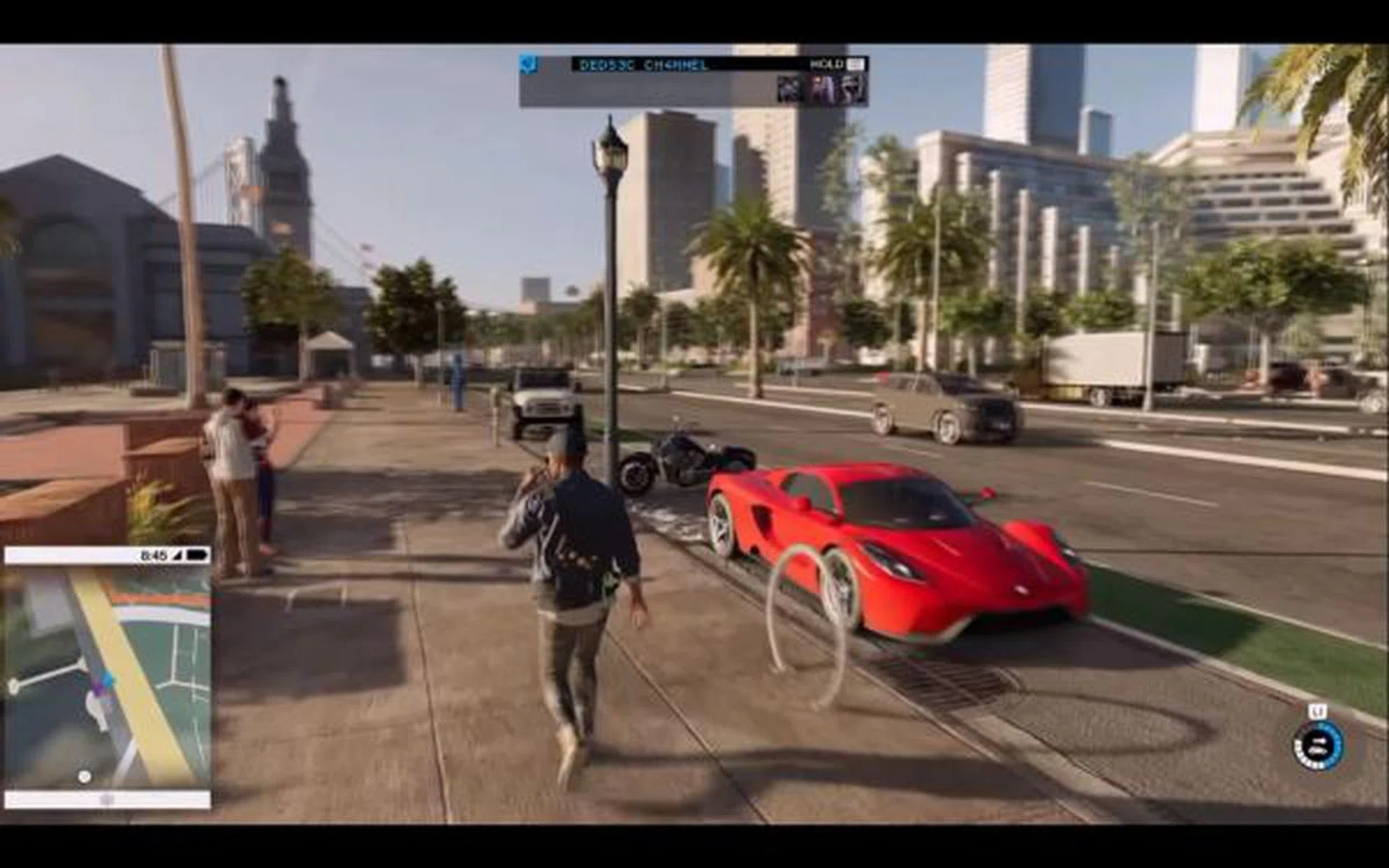Select the DedSec Channel notification banner

click(x=693, y=81)
